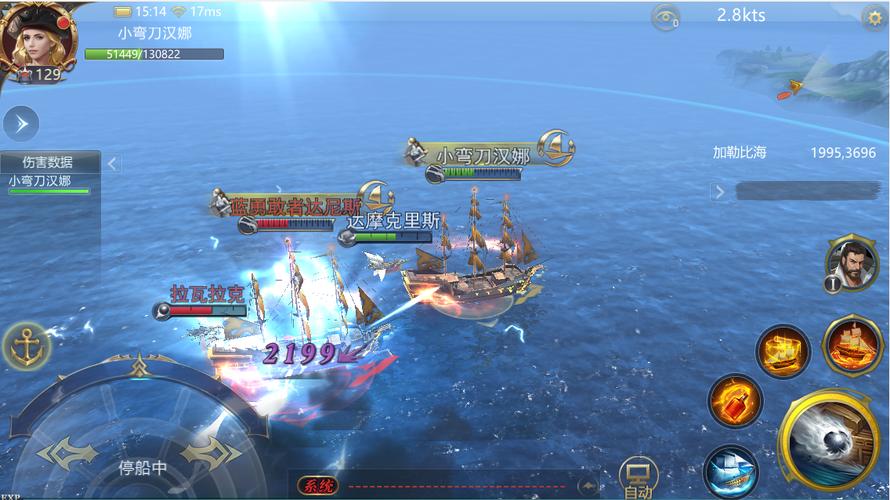The width and height of the screenshot is (890, 500).
Task: Use the flaming rum bottle skill
Action: pyautogui.click(x=735, y=402)
